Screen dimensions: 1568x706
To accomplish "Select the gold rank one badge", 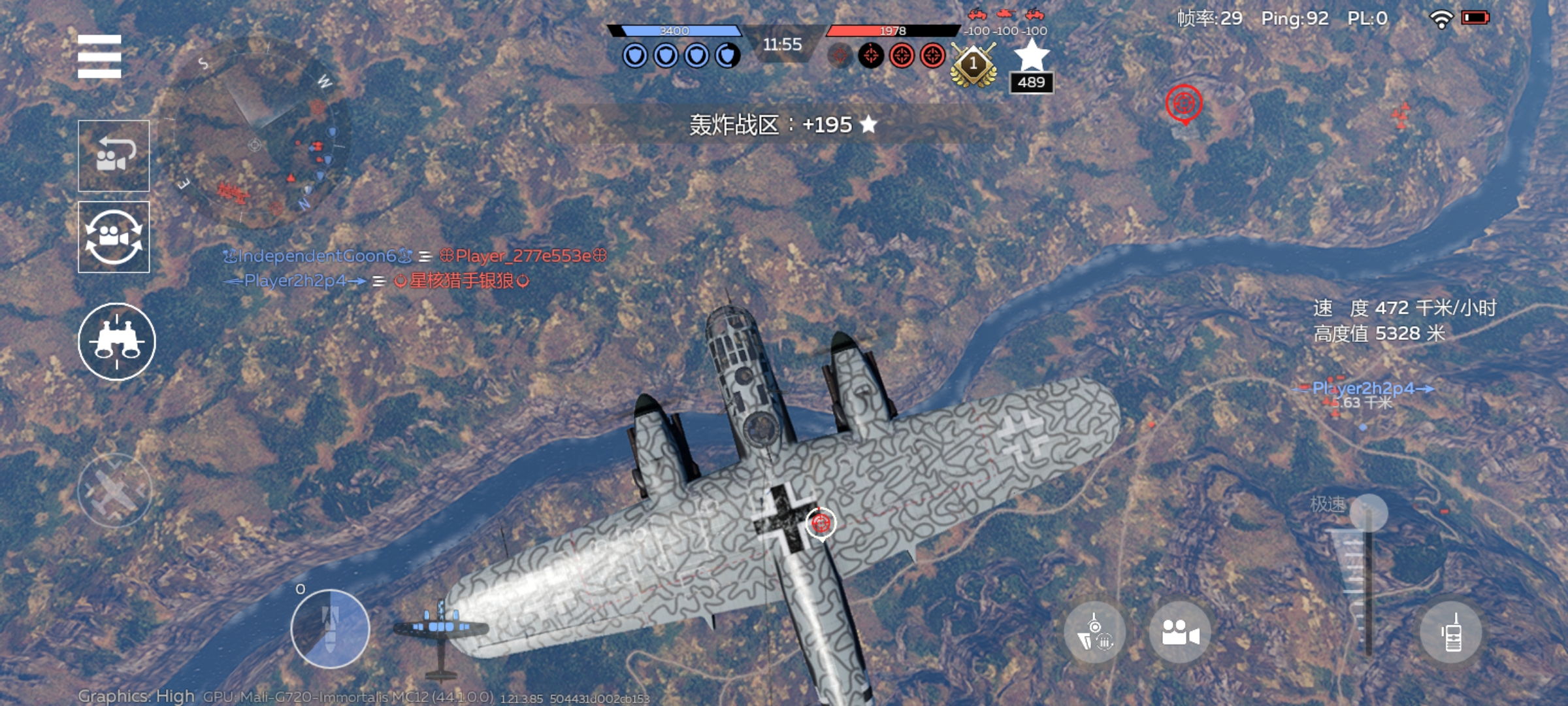I will (x=973, y=65).
